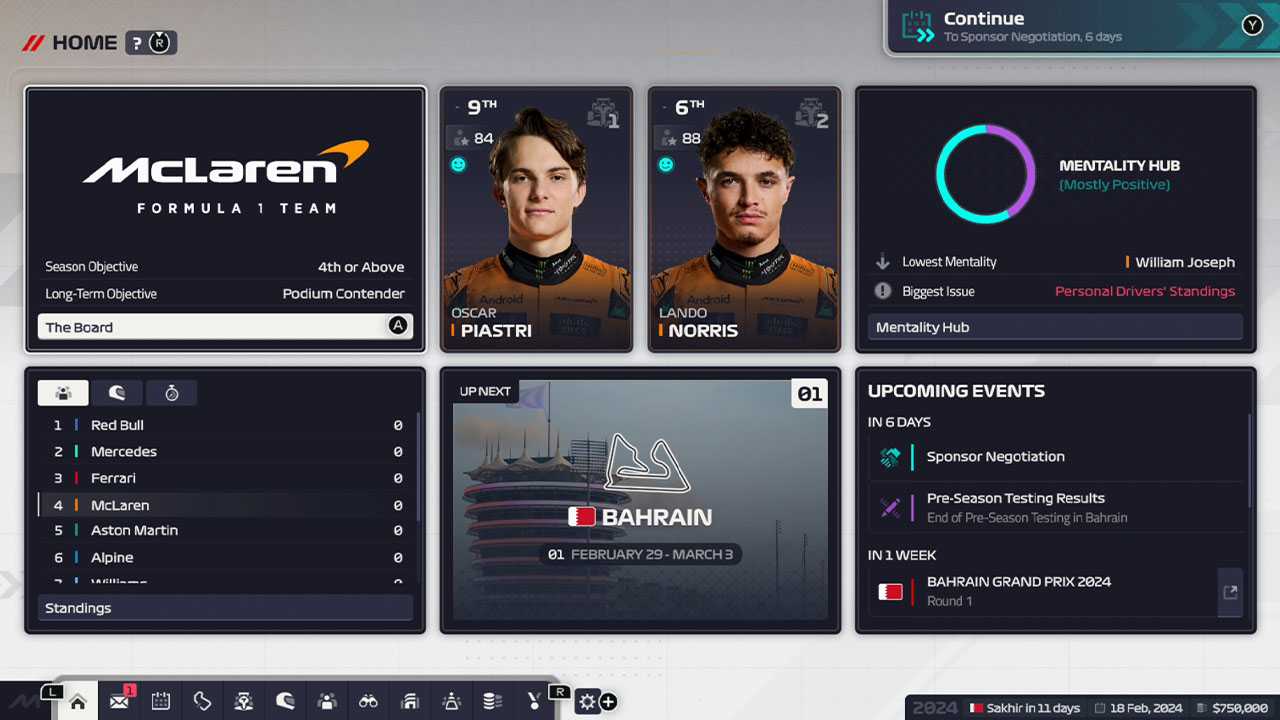
Task: Open the Staff panel from the bottom bar
Action: coord(327,701)
